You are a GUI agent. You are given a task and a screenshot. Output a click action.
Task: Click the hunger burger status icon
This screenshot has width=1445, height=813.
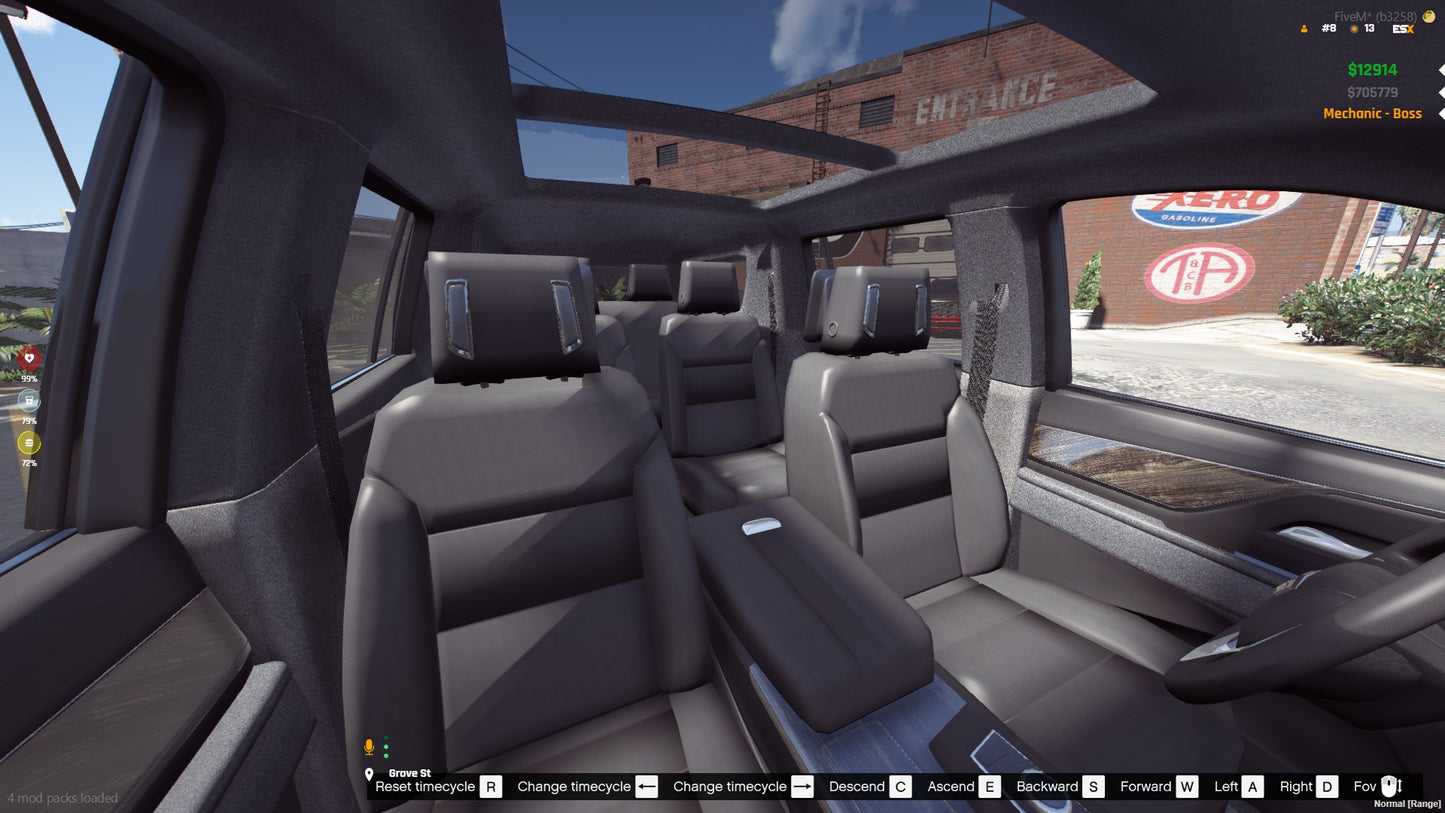click(x=29, y=441)
